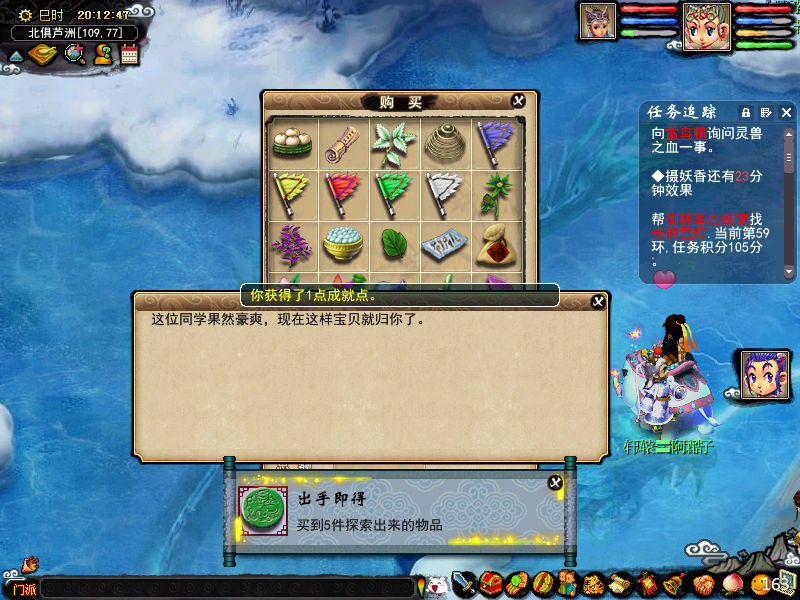Image resolution: width=800 pixels, height=600 pixels.
Task: Open the calendar activity icon
Action: click(129, 55)
